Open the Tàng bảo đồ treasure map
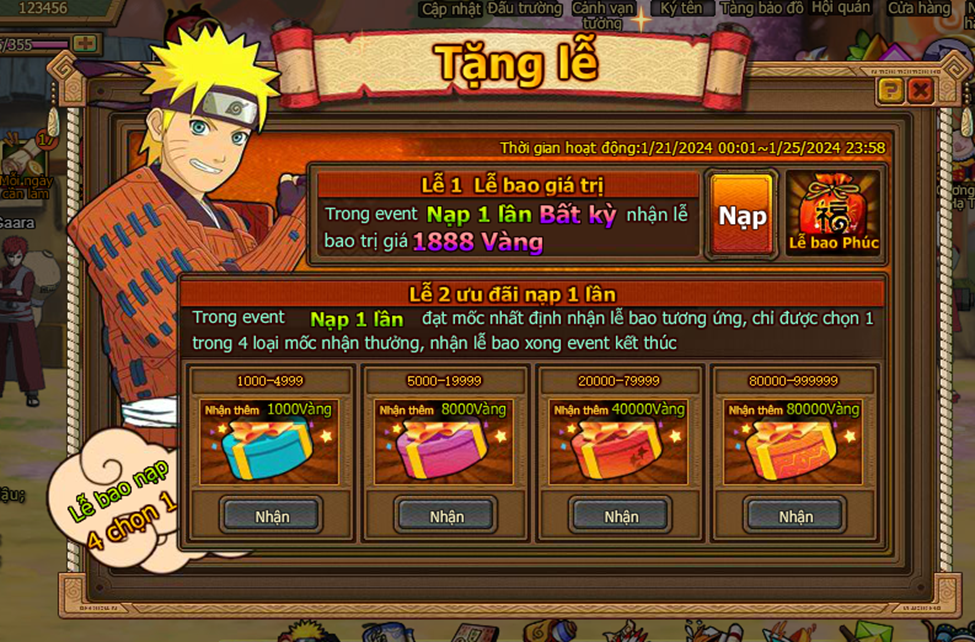 762,8
